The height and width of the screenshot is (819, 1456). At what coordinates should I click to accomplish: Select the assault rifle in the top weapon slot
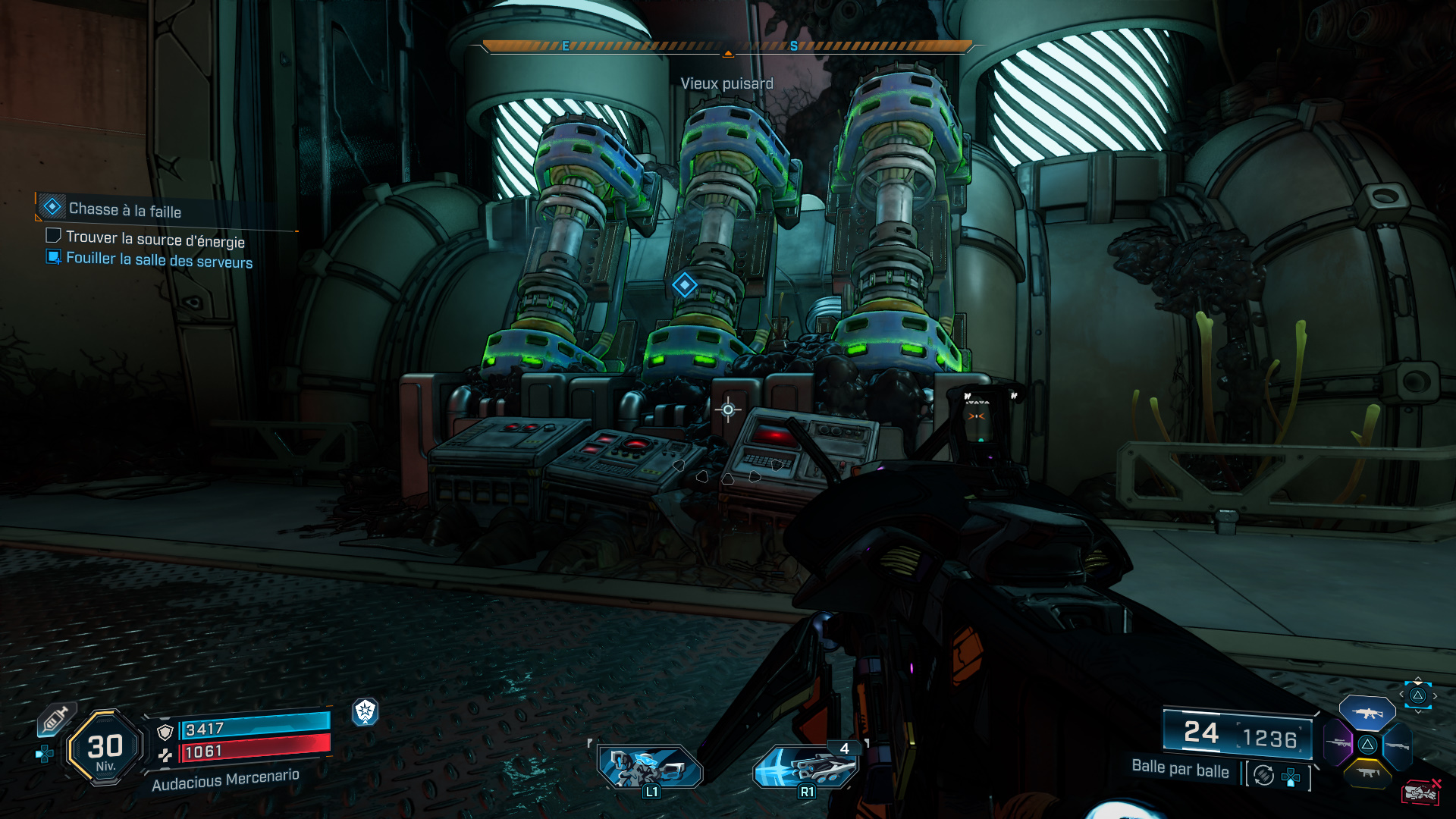[x=1367, y=713]
